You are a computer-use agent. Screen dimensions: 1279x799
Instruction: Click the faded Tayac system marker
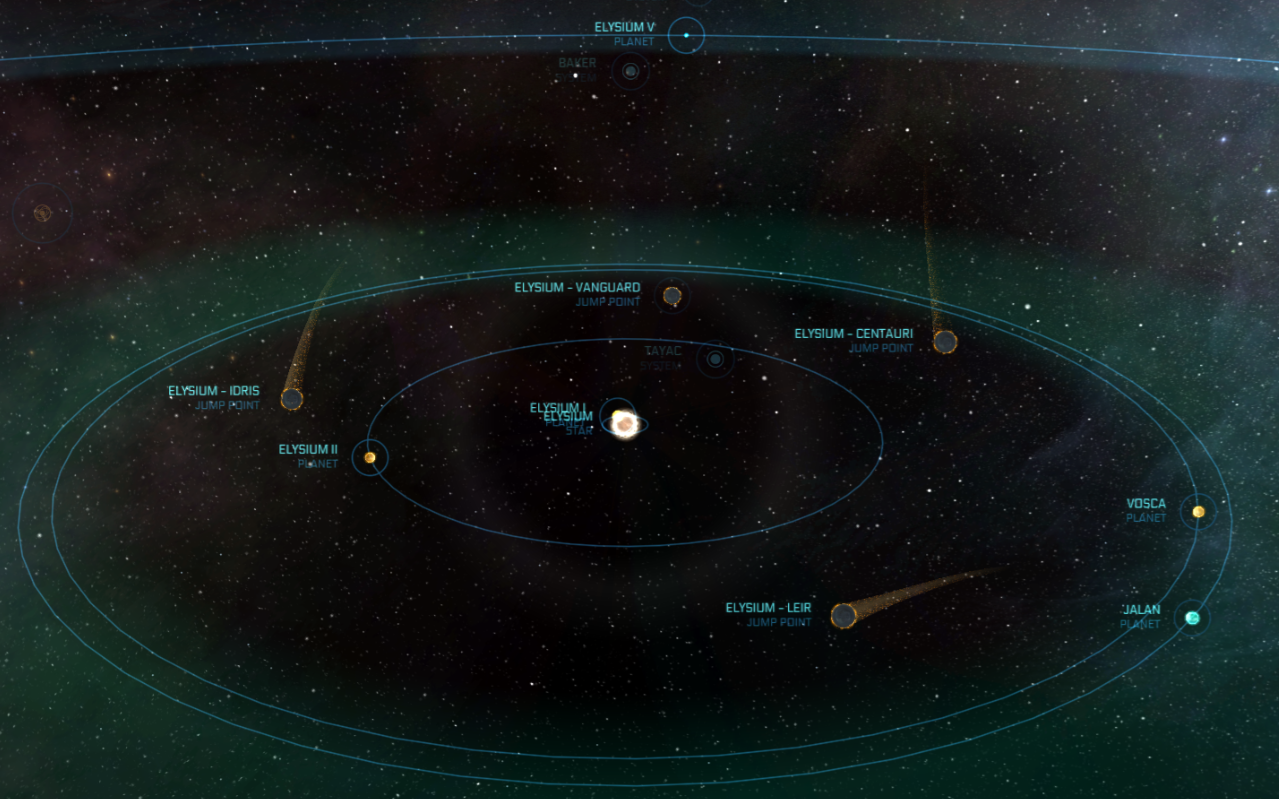(x=715, y=359)
